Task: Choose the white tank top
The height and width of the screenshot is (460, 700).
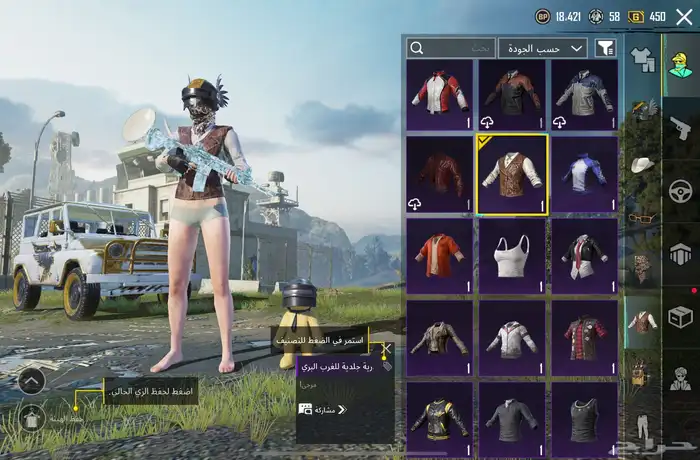Action: click(511, 255)
